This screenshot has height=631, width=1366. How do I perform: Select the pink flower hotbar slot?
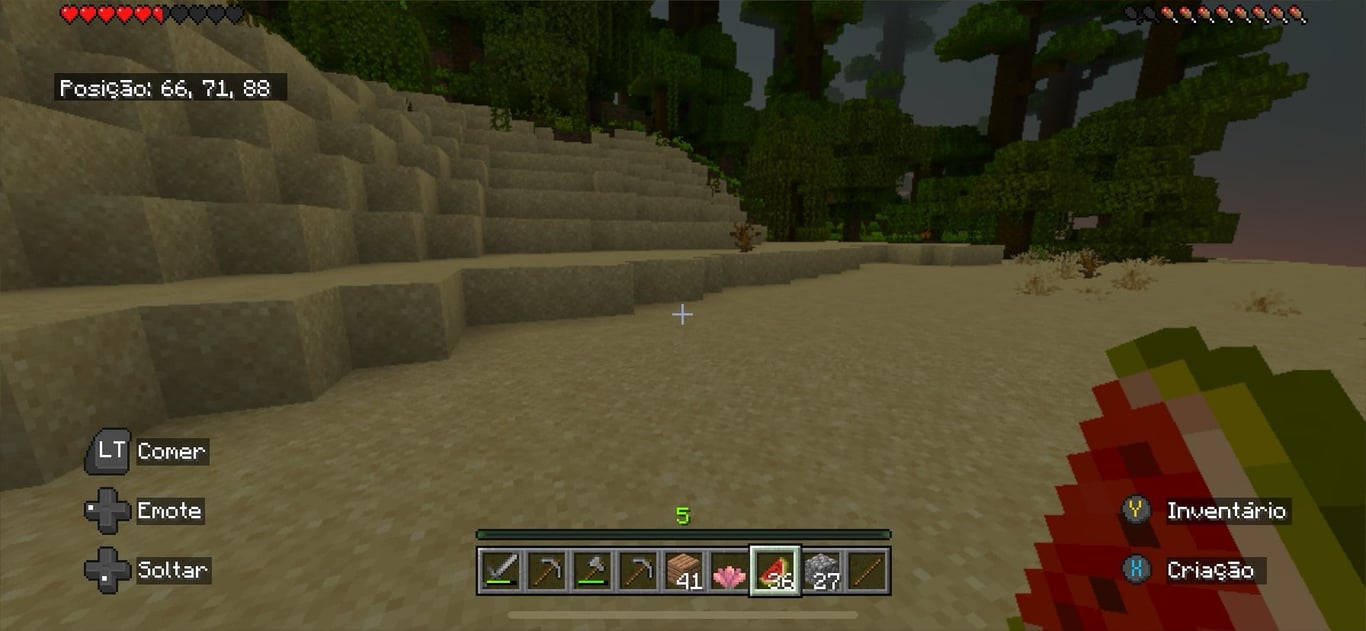pos(729,571)
